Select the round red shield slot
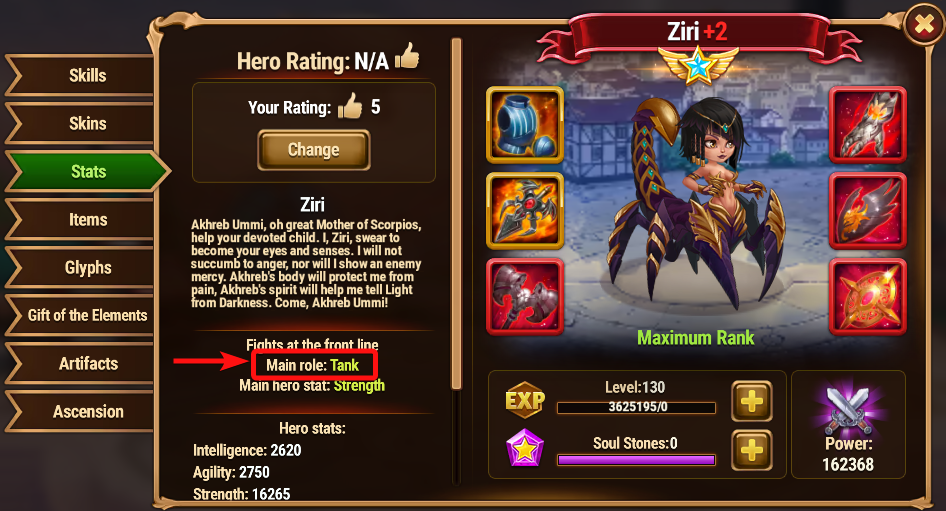Screen dimensions: 946x511 [867, 296]
